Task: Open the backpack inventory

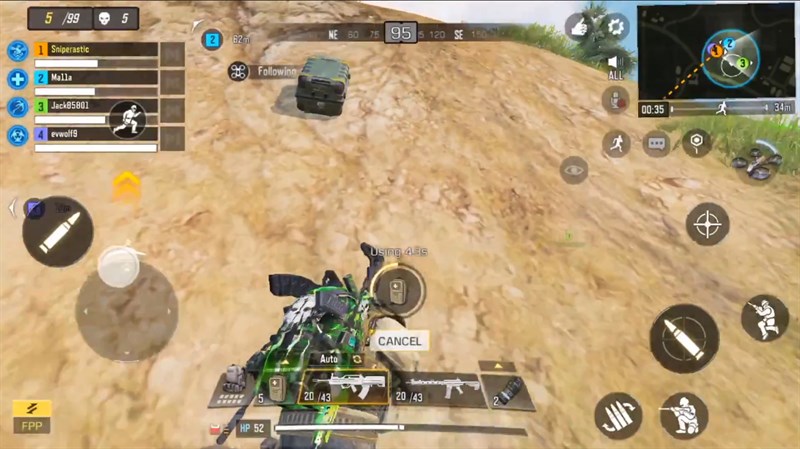Action: (236, 382)
